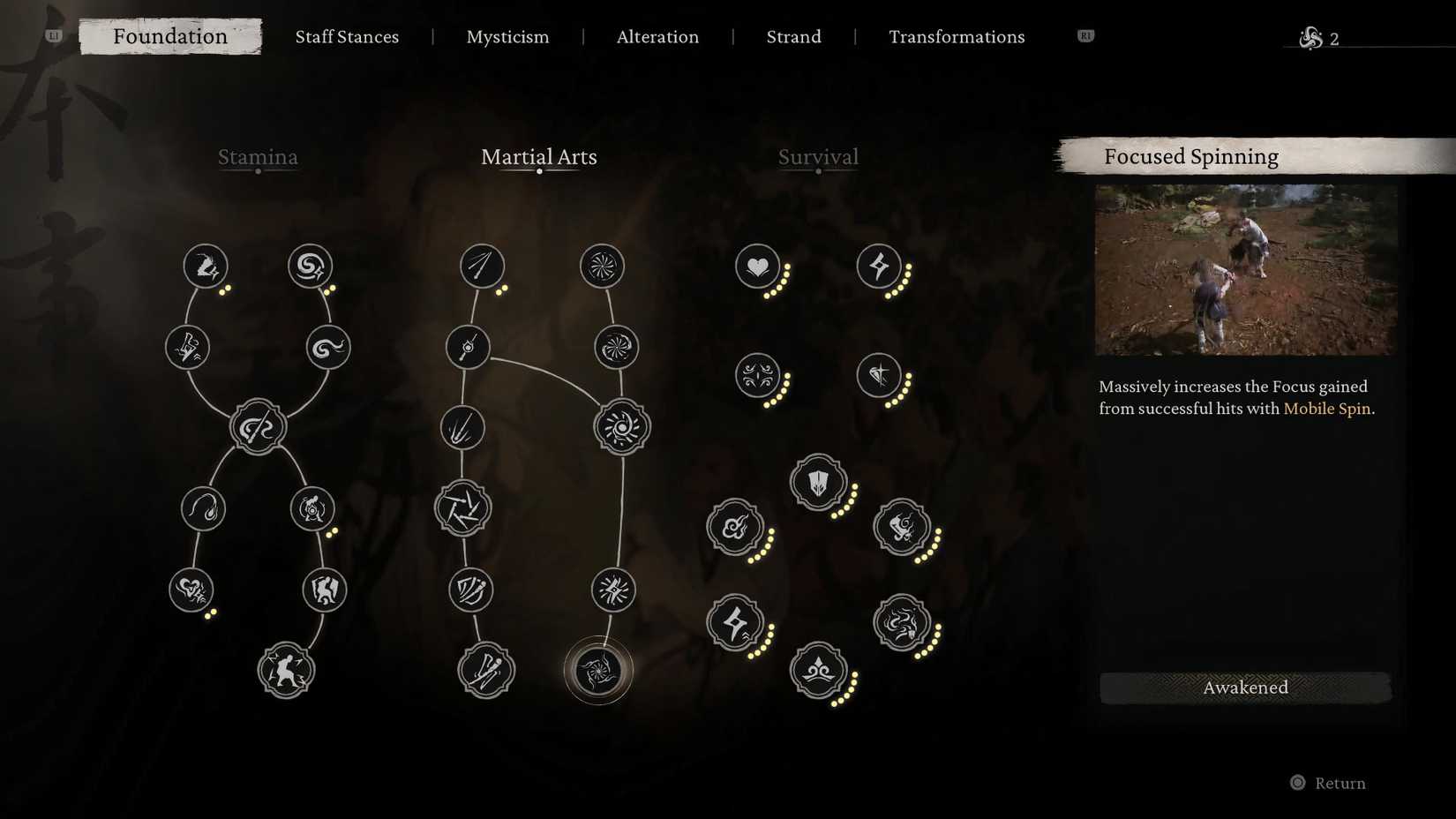Click the topmost skill node in the Stamina tree

pyautogui.click(x=205, y=265)
